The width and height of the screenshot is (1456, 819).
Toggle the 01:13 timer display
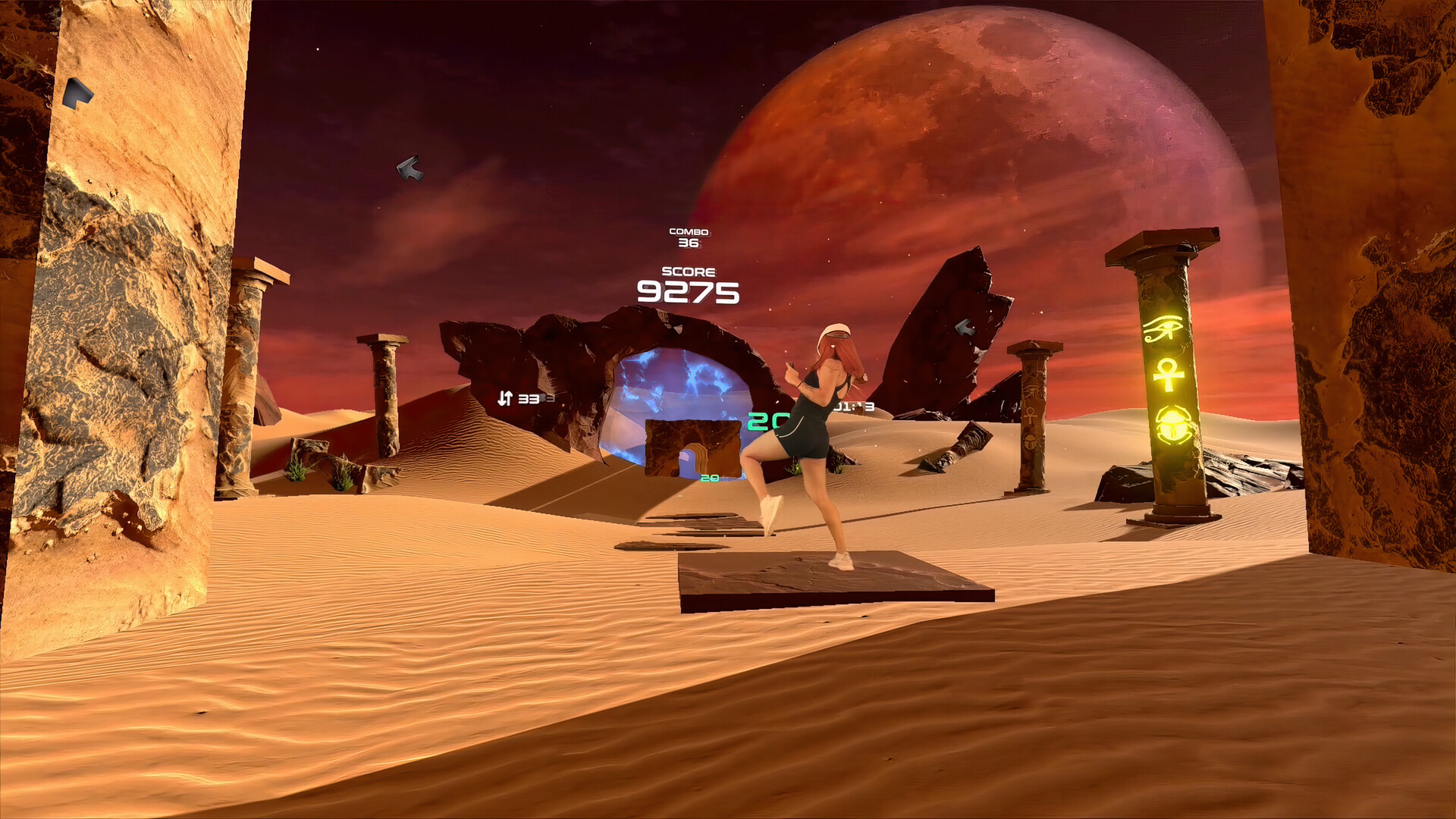point(853,406)
